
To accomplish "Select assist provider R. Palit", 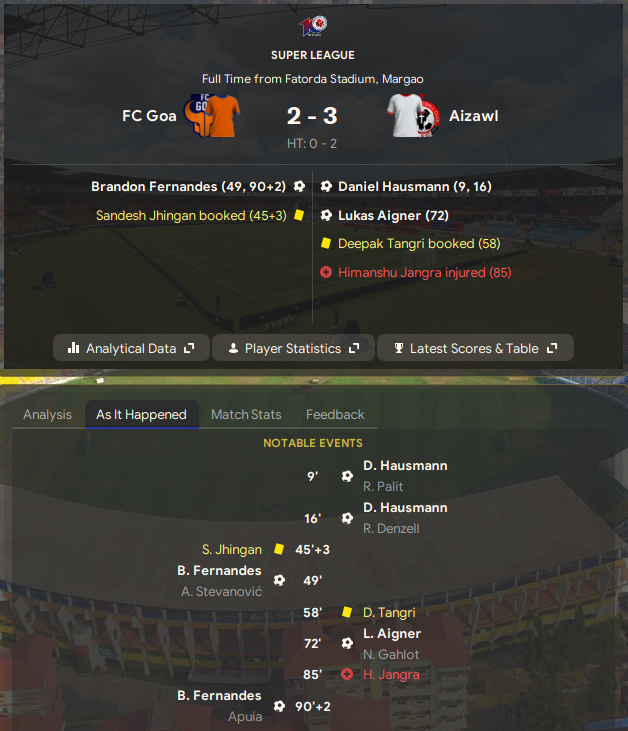I will click(x=383, y=486).
